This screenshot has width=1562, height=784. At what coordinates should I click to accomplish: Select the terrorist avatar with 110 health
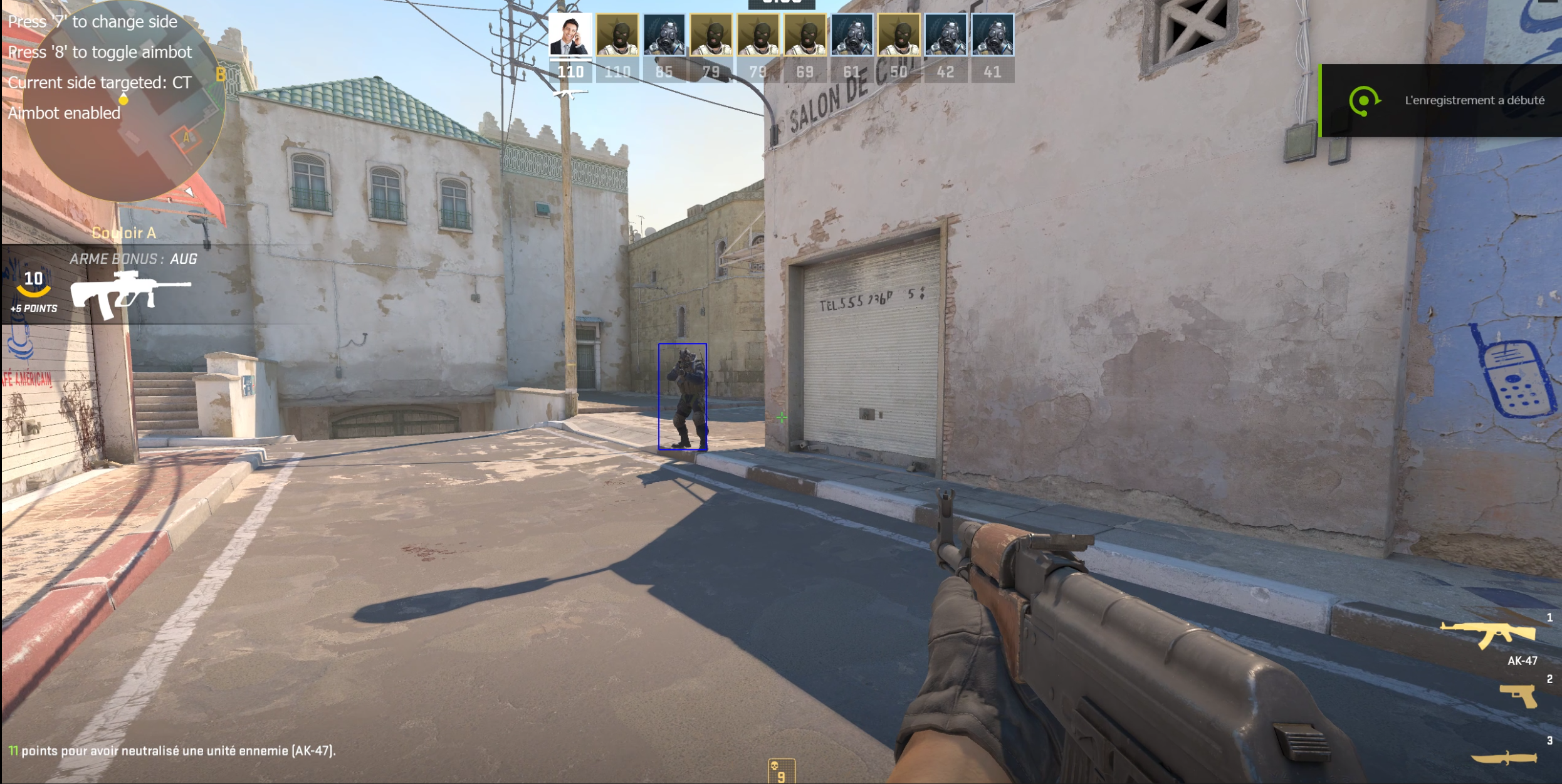(617, 34)
